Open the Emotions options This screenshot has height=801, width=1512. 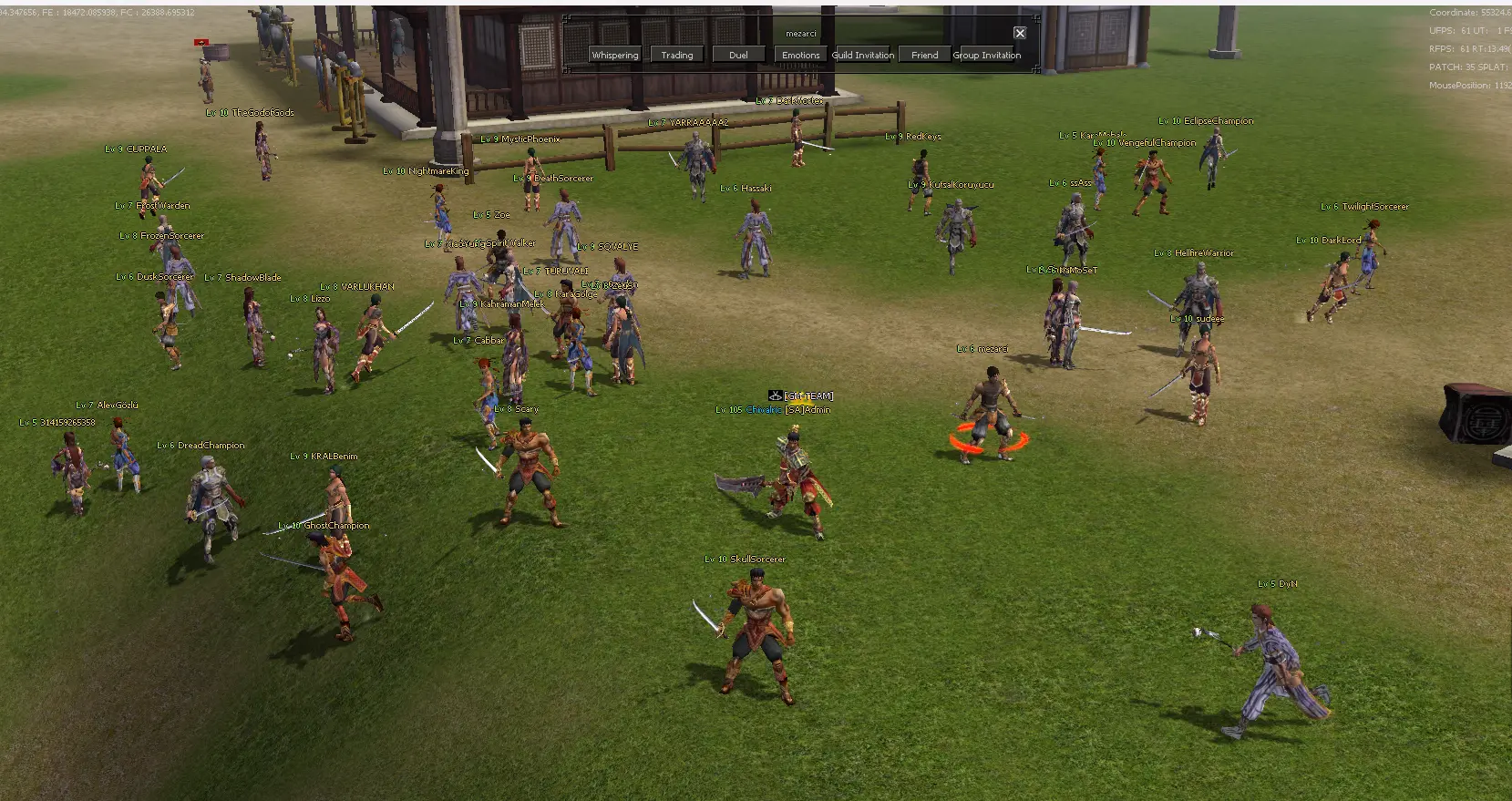click(800, 55)
